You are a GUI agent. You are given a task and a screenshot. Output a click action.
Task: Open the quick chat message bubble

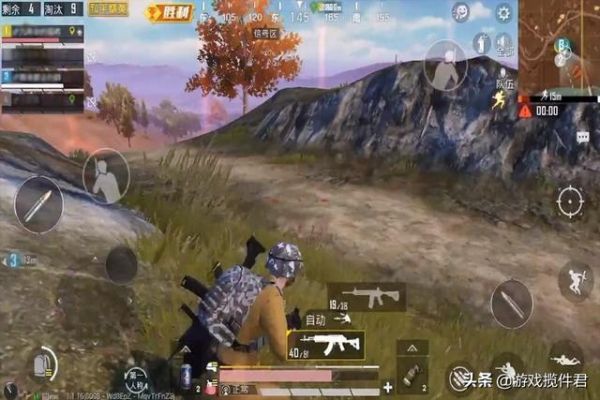(x=583, y=138)
